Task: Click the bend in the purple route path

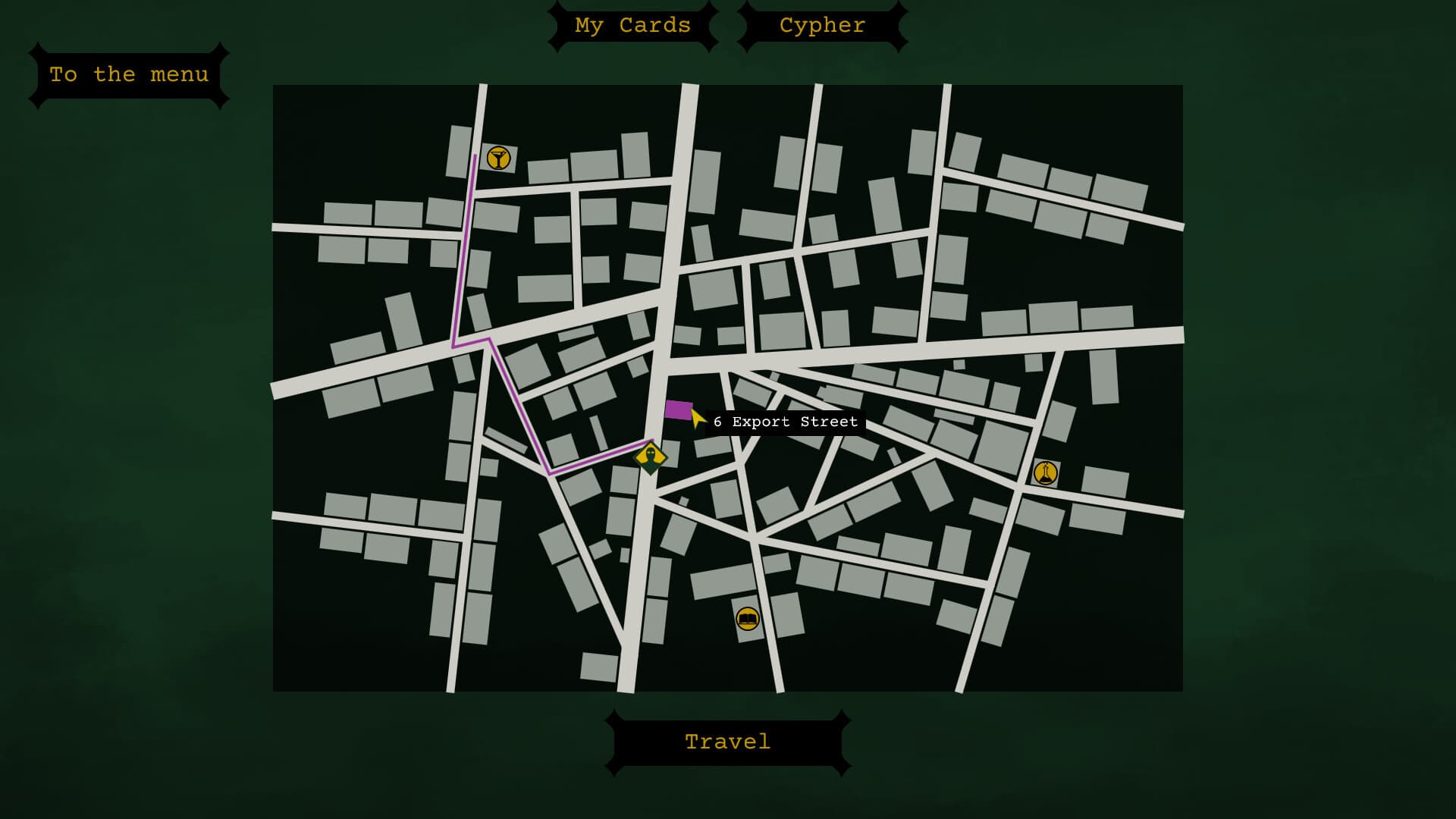Action: click(550, 474)
